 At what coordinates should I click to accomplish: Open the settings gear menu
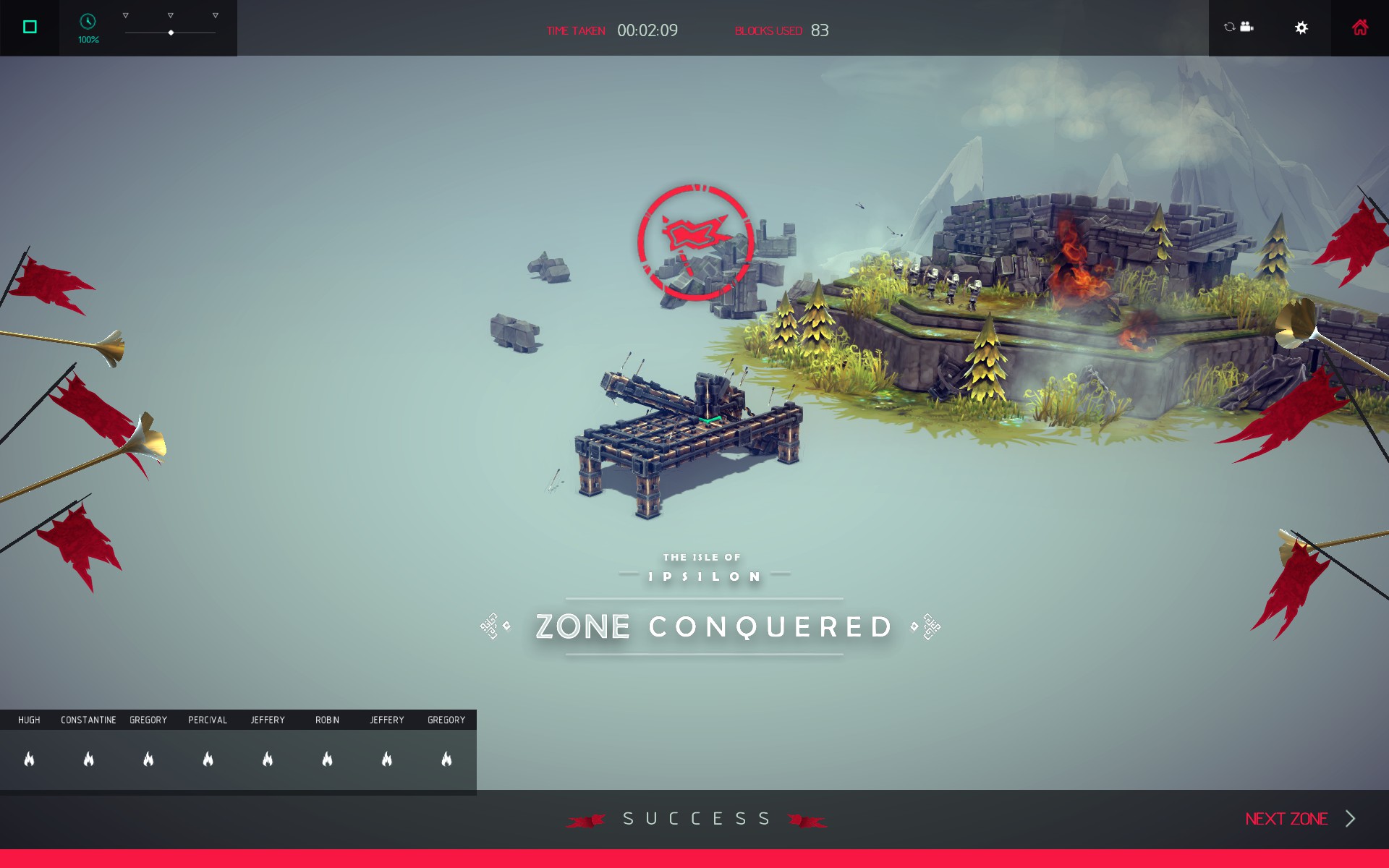point(1301,27)
